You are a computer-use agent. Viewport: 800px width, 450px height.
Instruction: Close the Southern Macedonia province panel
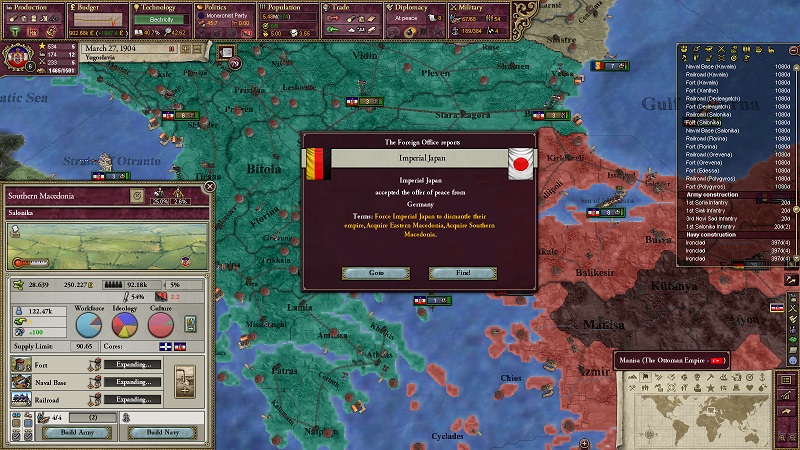tap(210, 186)
